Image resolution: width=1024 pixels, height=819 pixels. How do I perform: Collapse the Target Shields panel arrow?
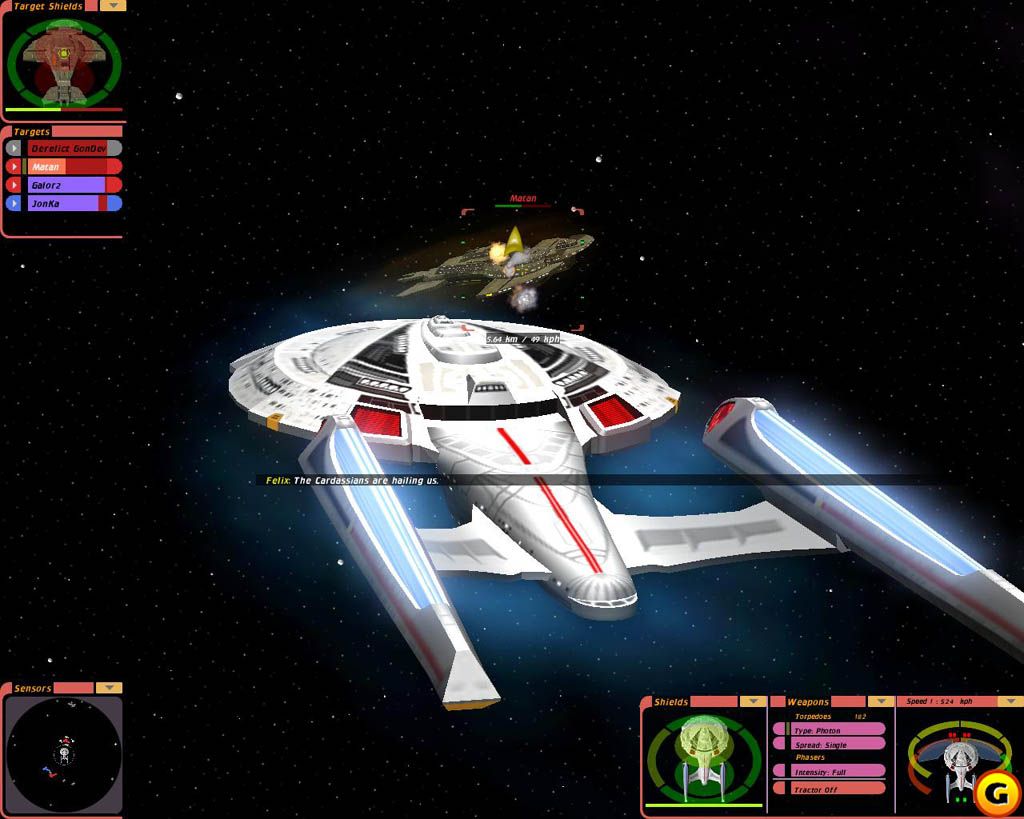click(113, 5)
